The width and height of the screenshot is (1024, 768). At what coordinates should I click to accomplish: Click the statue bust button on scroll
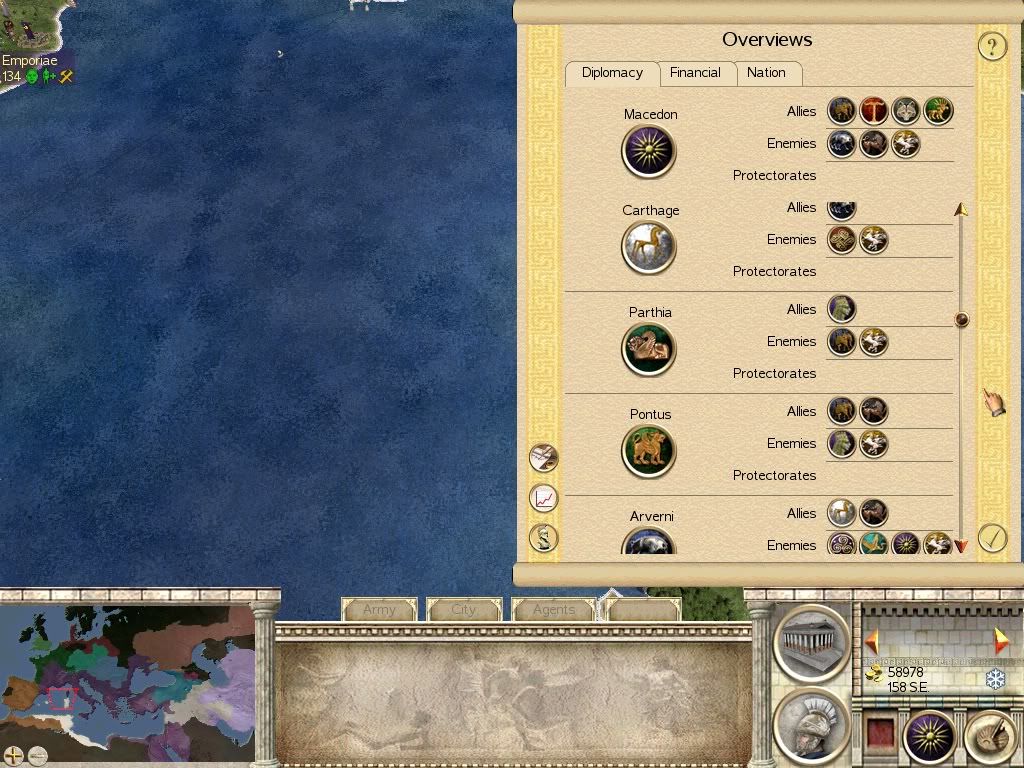coord(543,538)
